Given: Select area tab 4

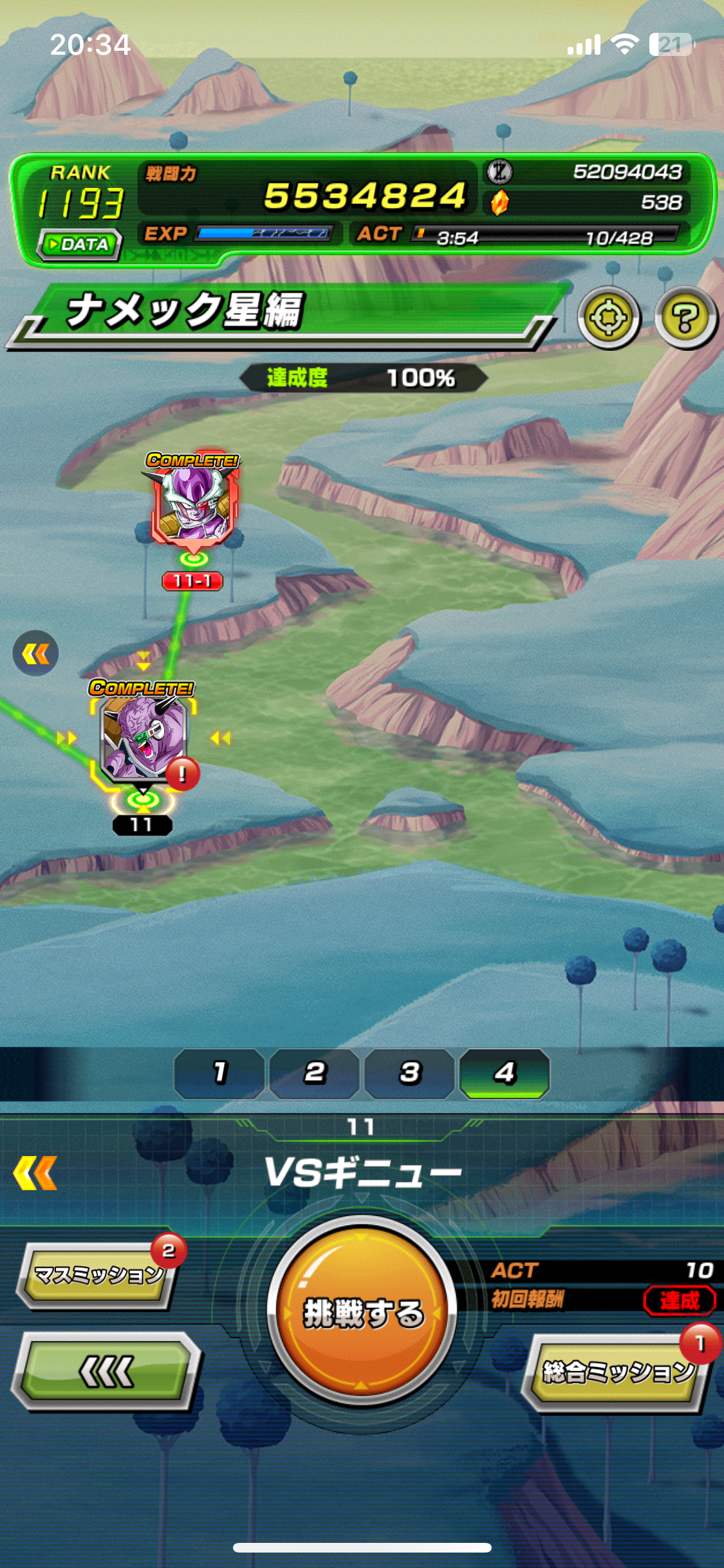Looking at the screenshot, I should click(505, 1073).
